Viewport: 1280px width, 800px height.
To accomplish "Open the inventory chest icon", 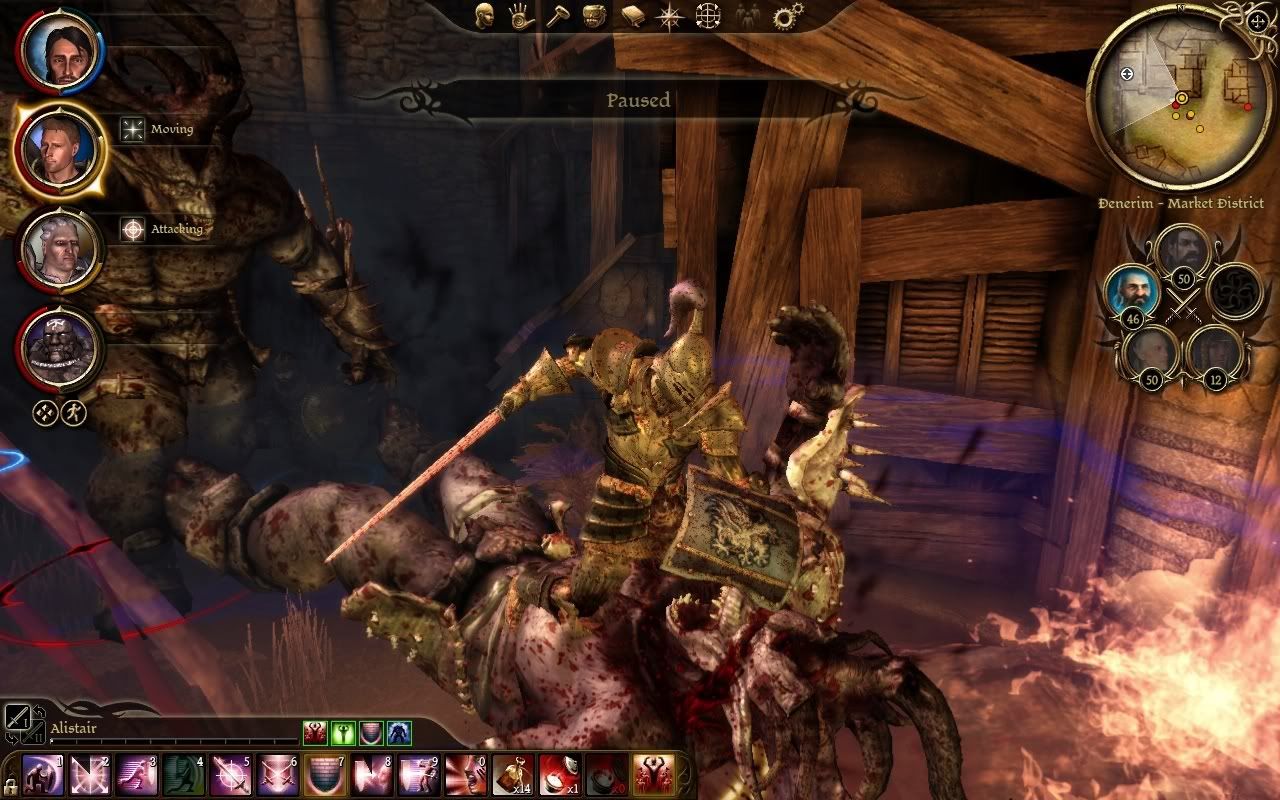I will tap(594, 16).
